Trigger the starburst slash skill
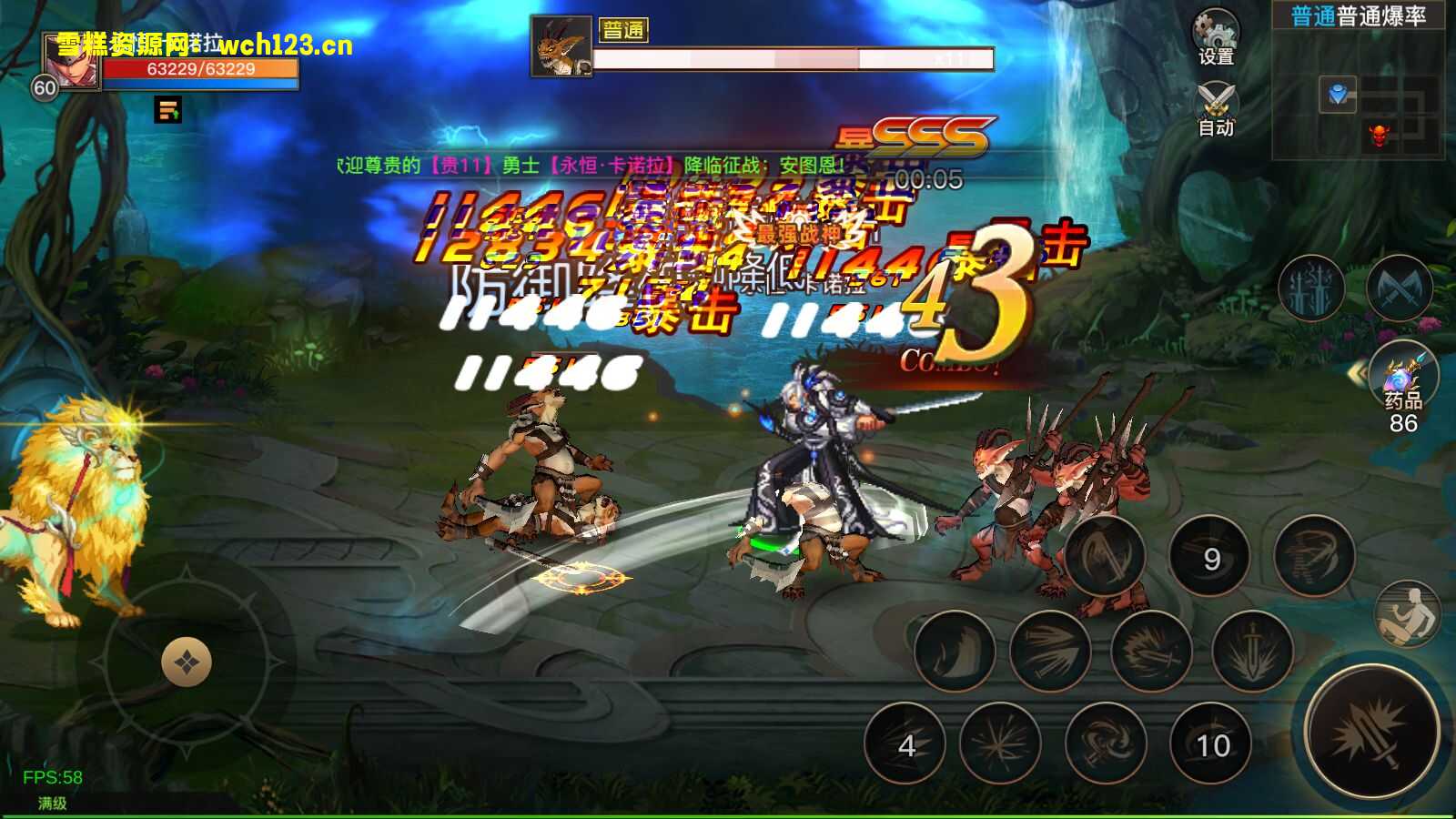This screenshot has width=1456, height=819. click(x=1000, y=744)
